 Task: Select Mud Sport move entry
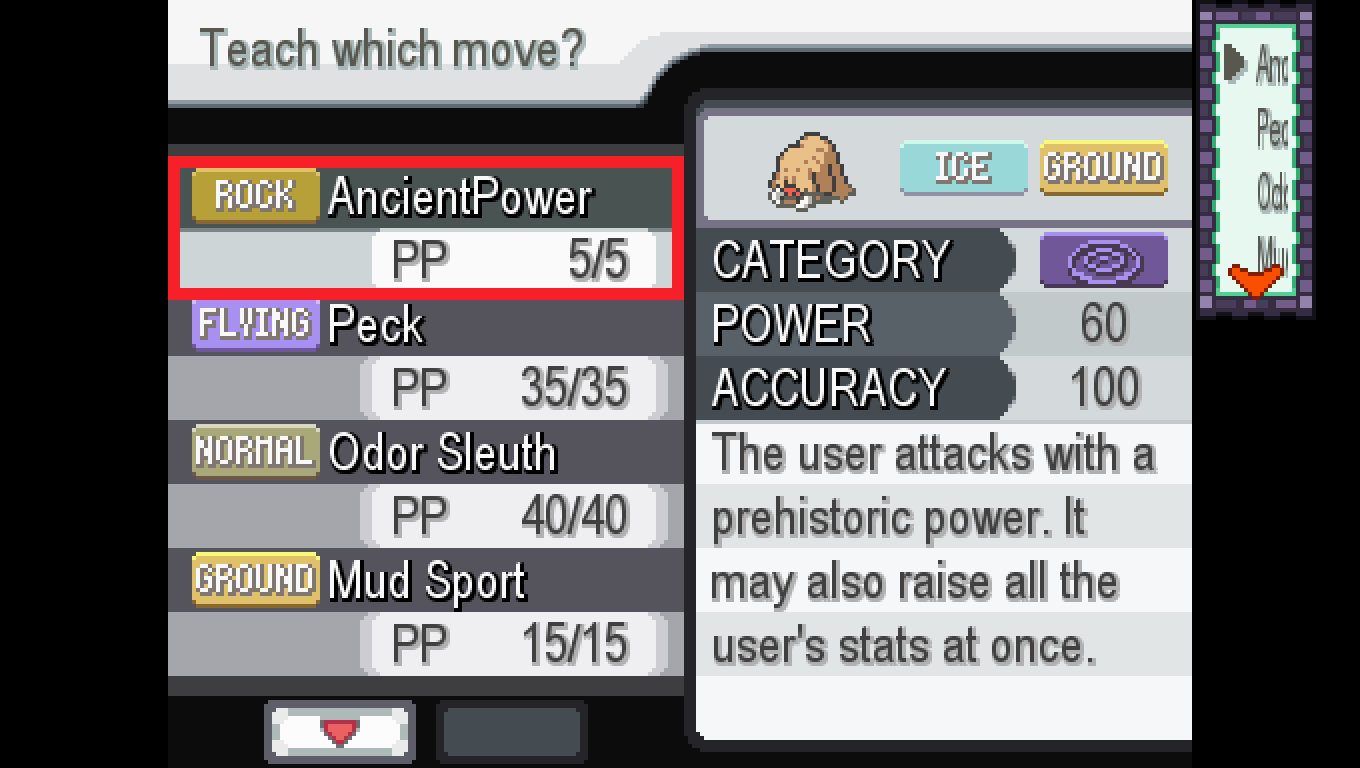click(x=426, y=610)
